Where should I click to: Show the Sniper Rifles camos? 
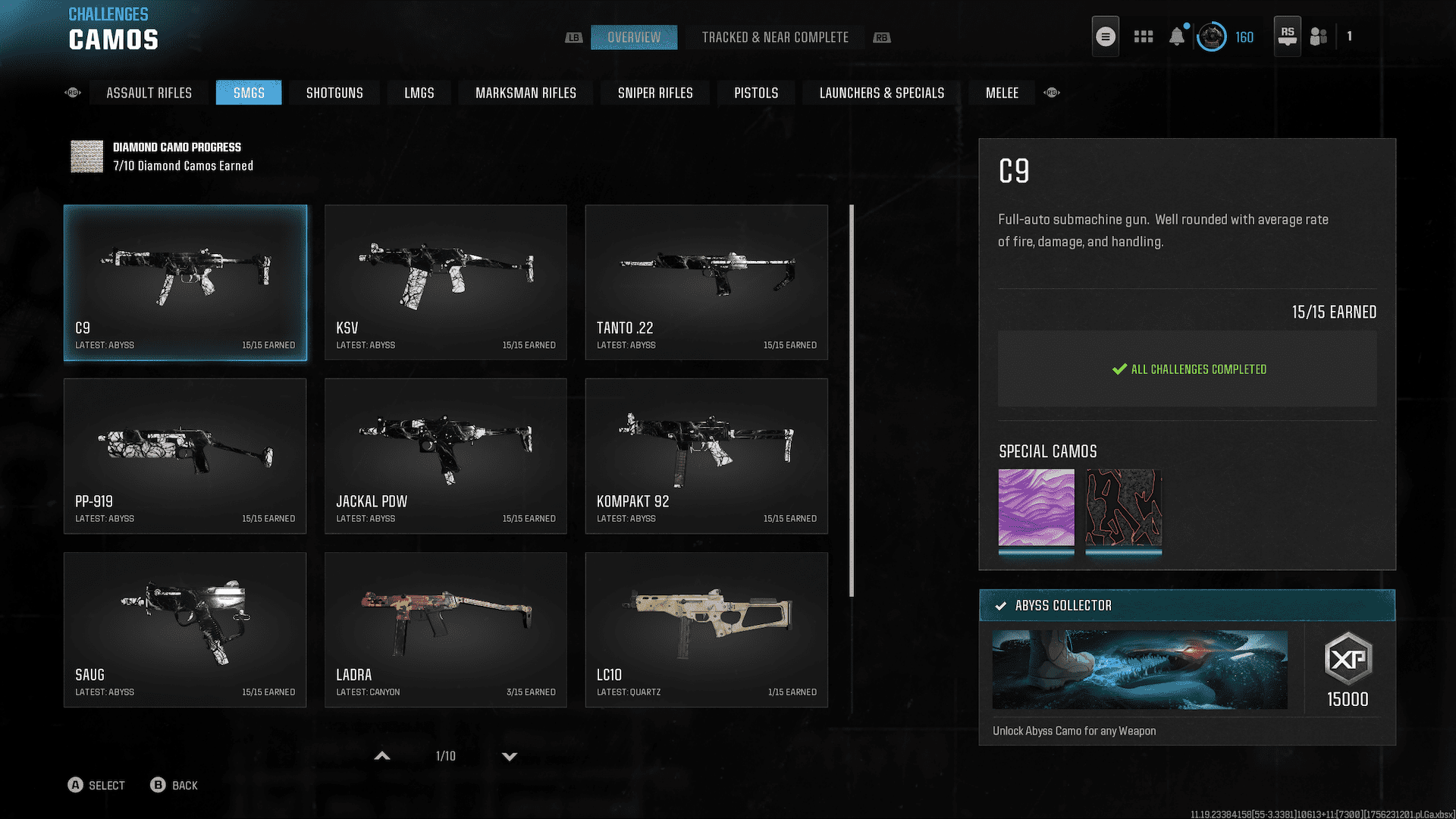click(654, 93)
